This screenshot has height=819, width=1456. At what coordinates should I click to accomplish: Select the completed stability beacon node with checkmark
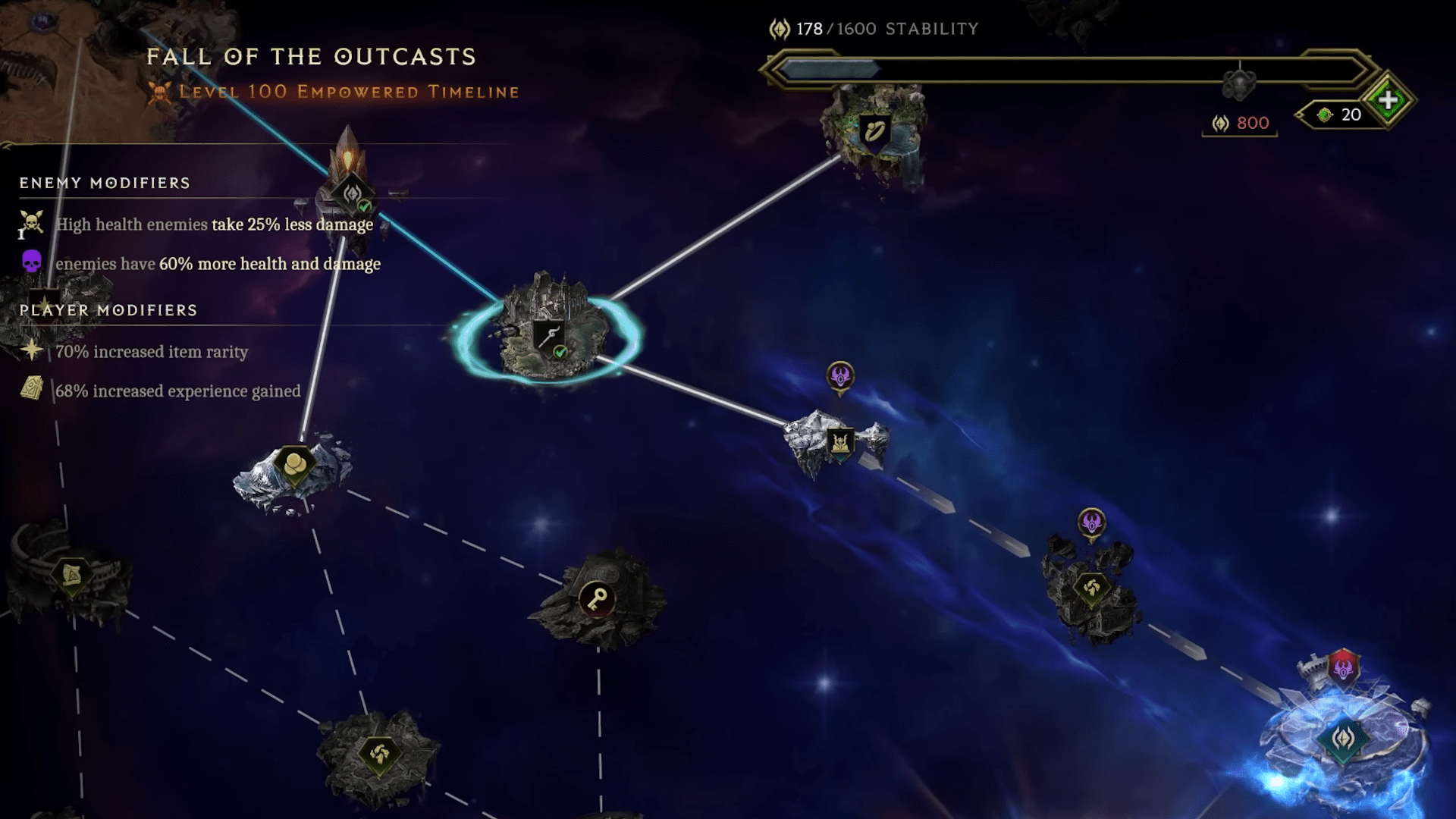pyautogui.click(x=352, y=194)
